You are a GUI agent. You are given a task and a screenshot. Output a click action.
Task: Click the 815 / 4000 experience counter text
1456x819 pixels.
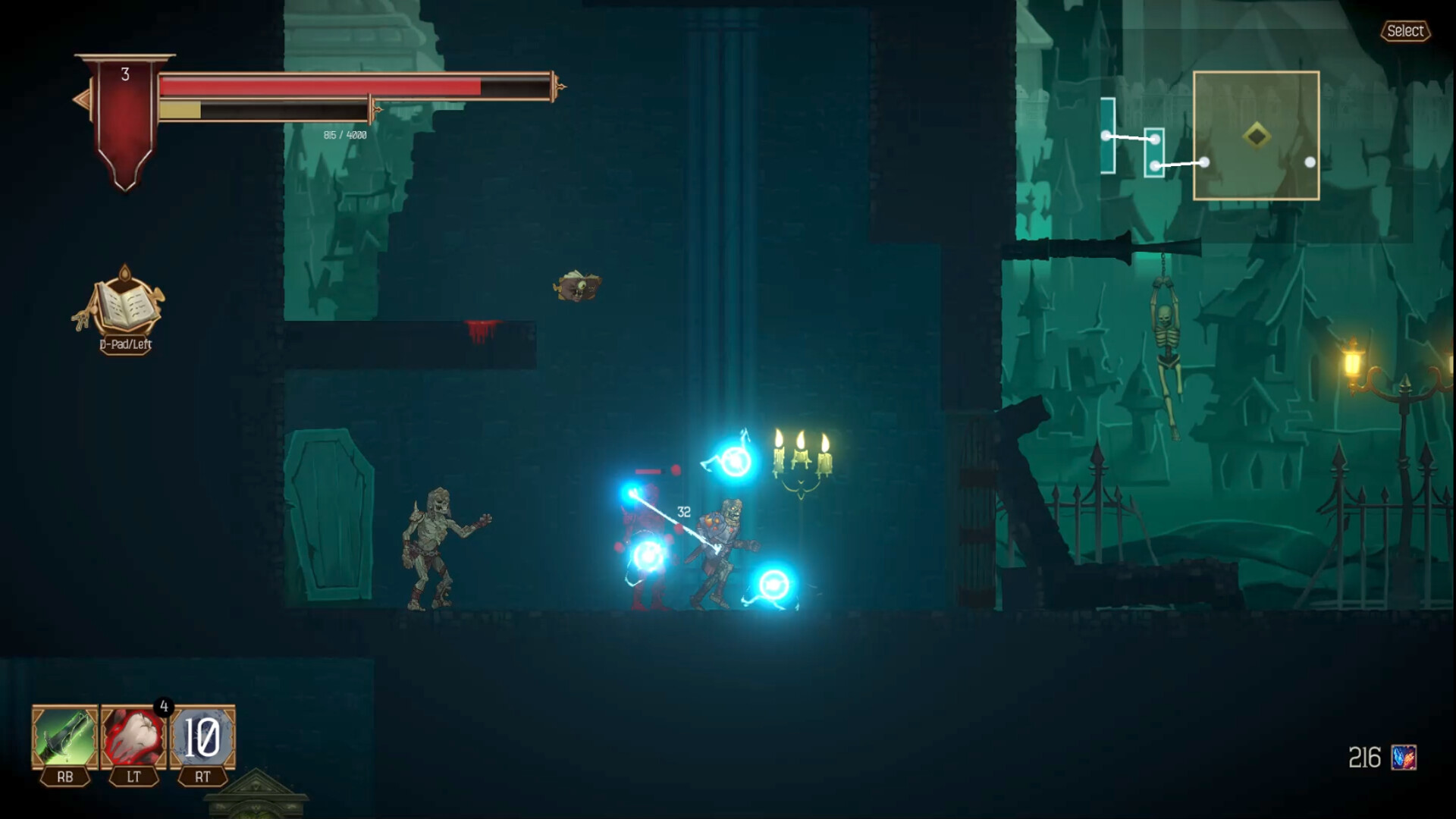pyautogui.click(x=344, y=134)
